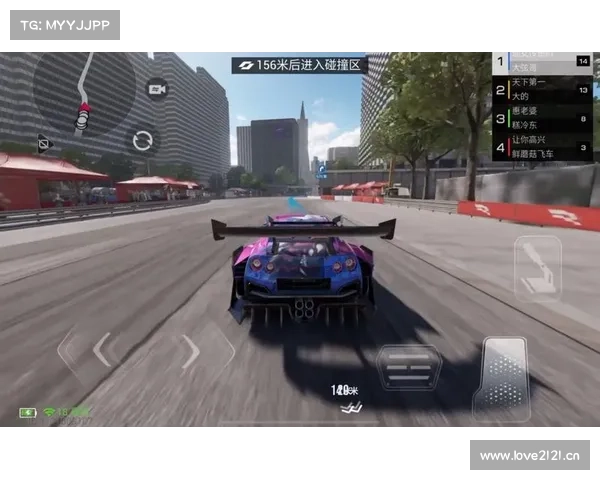
Task: Pull the handbrake lever button
Action: 536,267
